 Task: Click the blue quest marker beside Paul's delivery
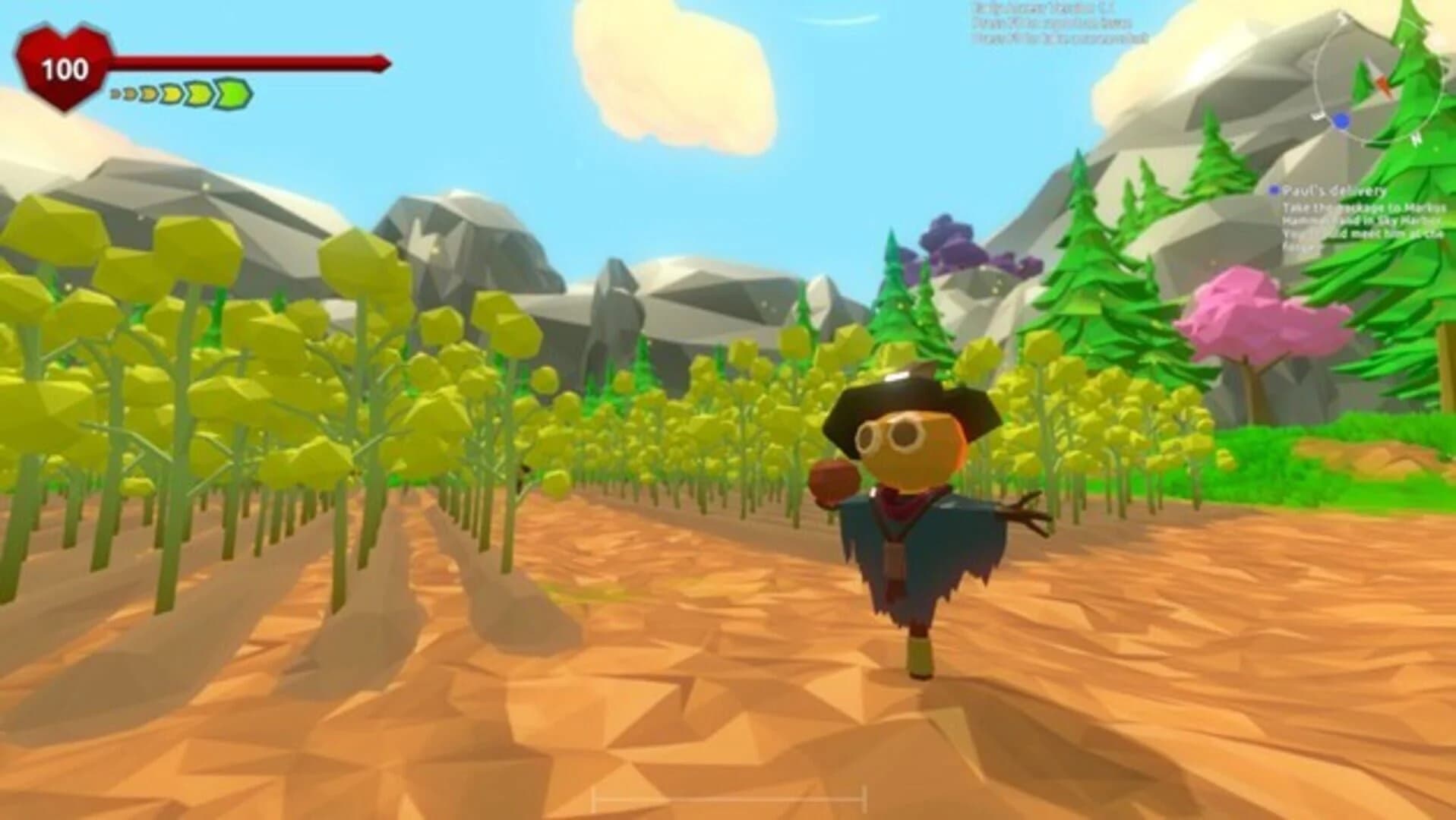click(x=1274, y=190)
